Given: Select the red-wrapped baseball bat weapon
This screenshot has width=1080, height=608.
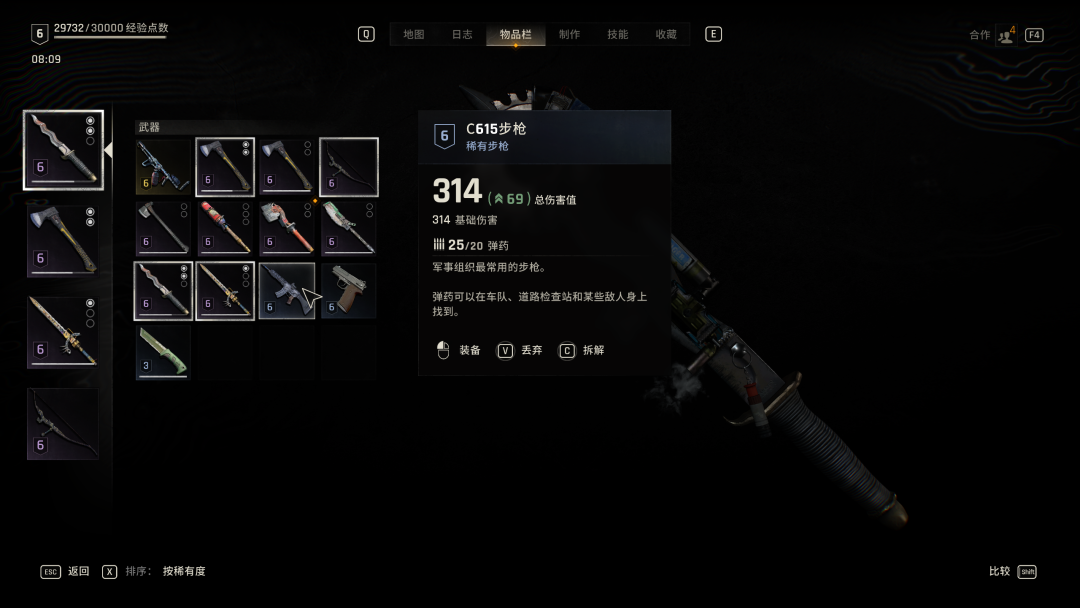Looking at the screenshot, I should coord(225,229).
